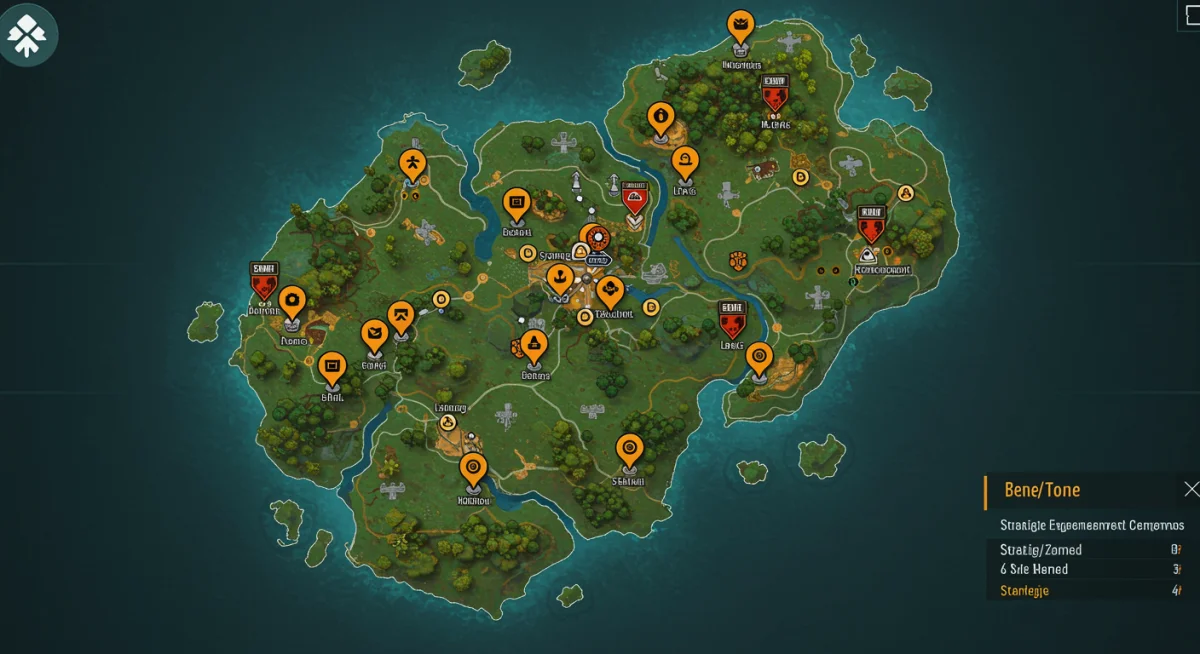
Task: Close the Bene/Tone panel
Action: point(1190,489)
